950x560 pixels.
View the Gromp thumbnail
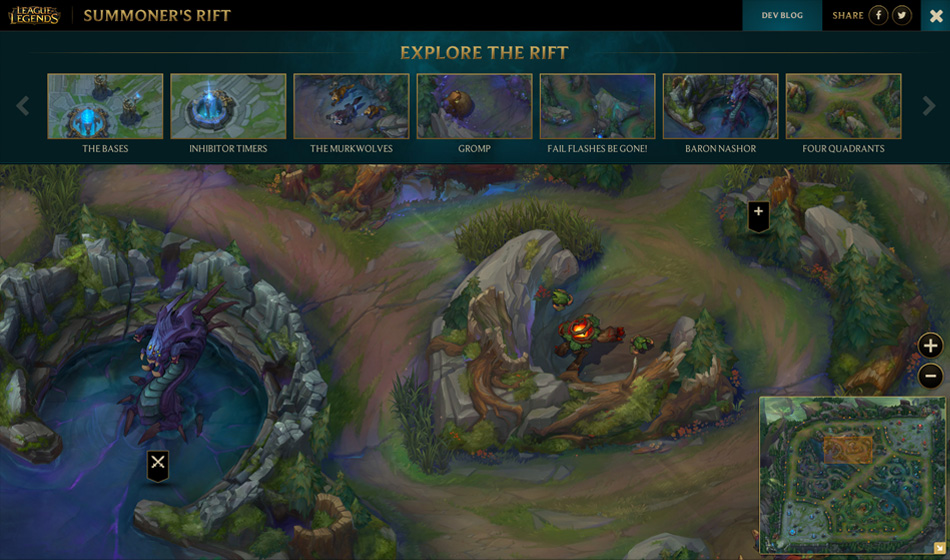474,106
